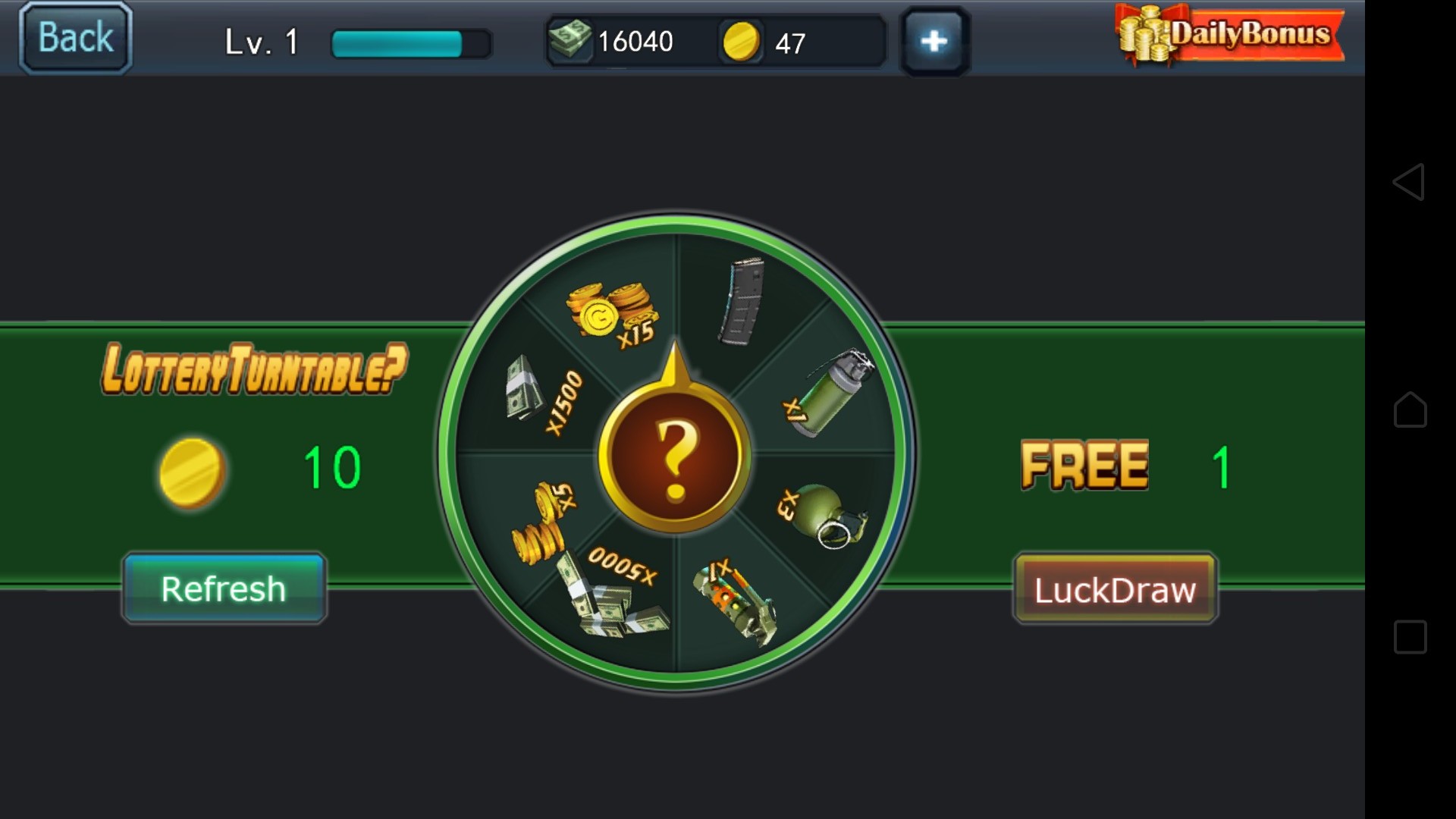Open the plus button to add currency
The width and height of the screenshot is (1456, 819).
click(934, 41)
